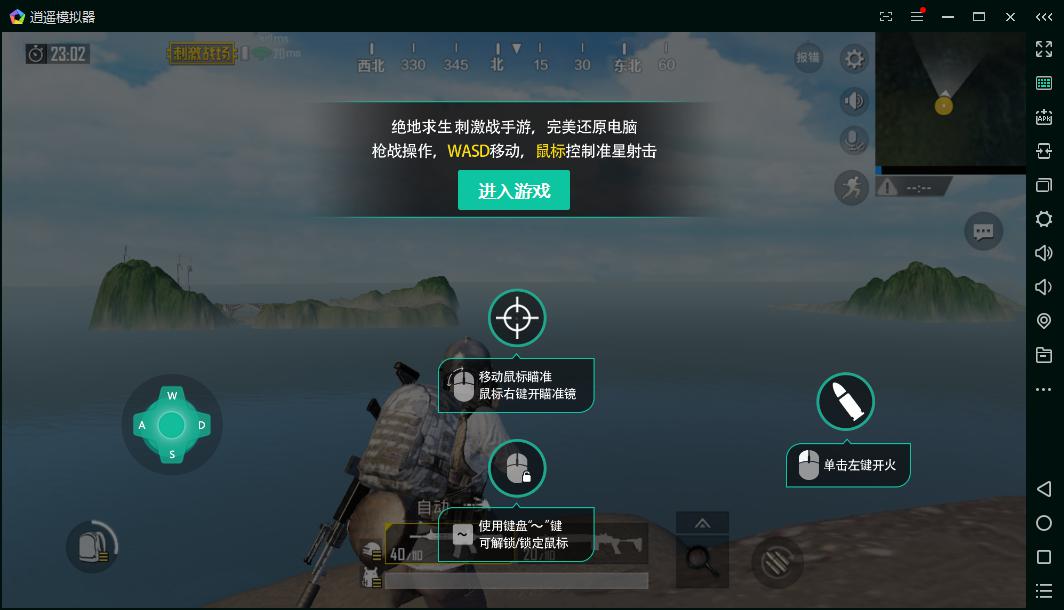Open the chat speech bubble
The height and width of the screenshot is (610, 1064).
(983, 232)
